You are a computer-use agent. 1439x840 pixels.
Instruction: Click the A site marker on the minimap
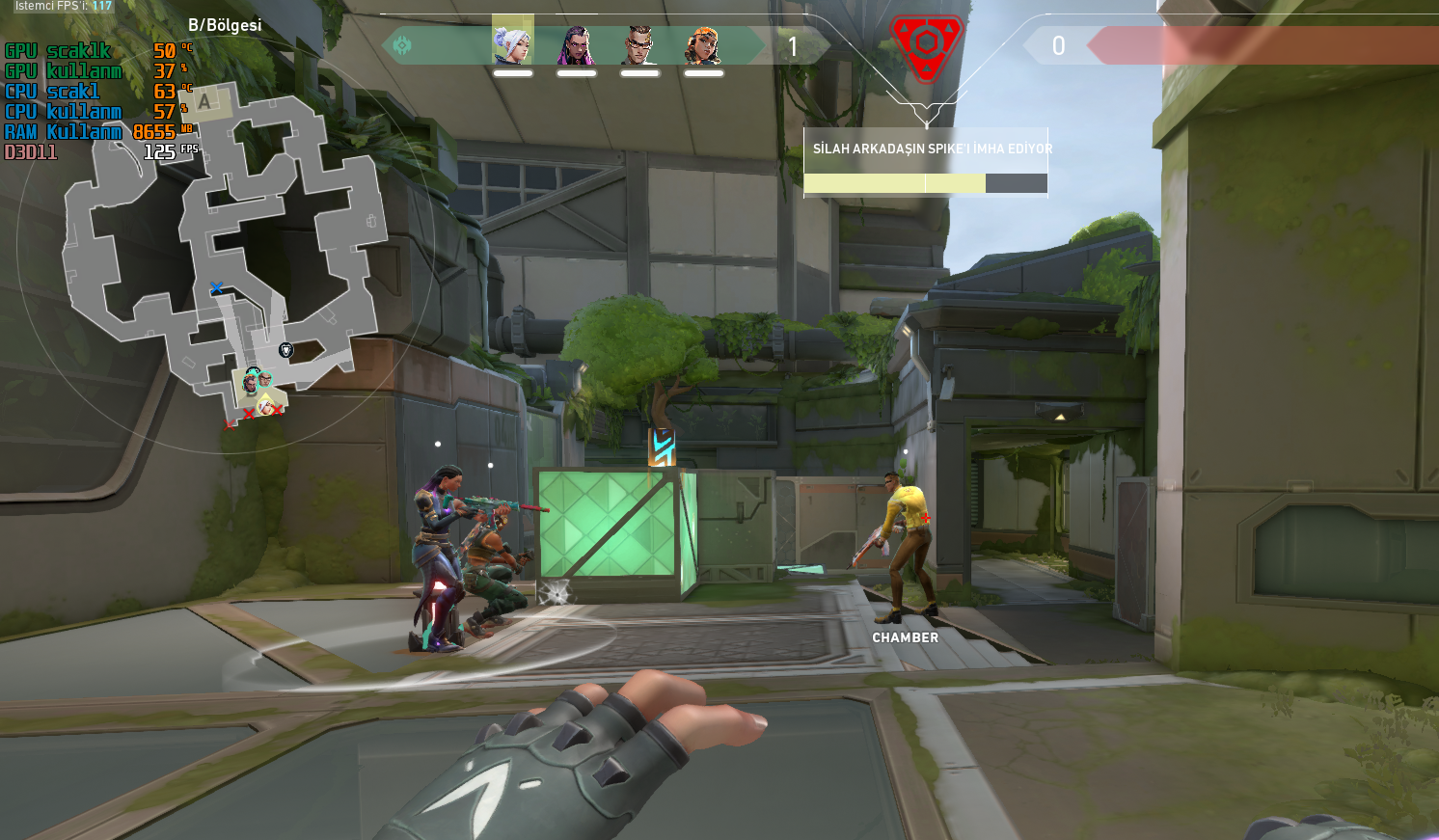coord(204,100)
